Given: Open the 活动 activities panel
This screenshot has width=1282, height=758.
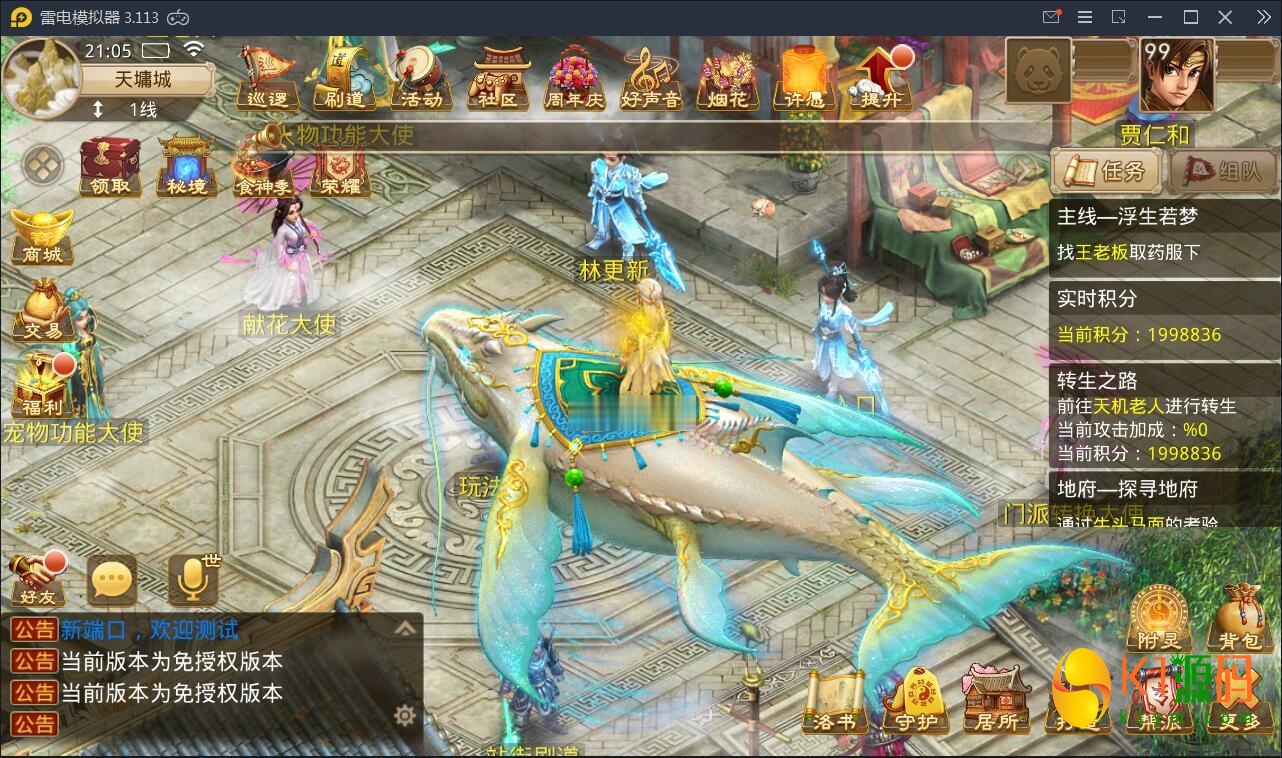Looking at the screenshot, I should (420, 80).
